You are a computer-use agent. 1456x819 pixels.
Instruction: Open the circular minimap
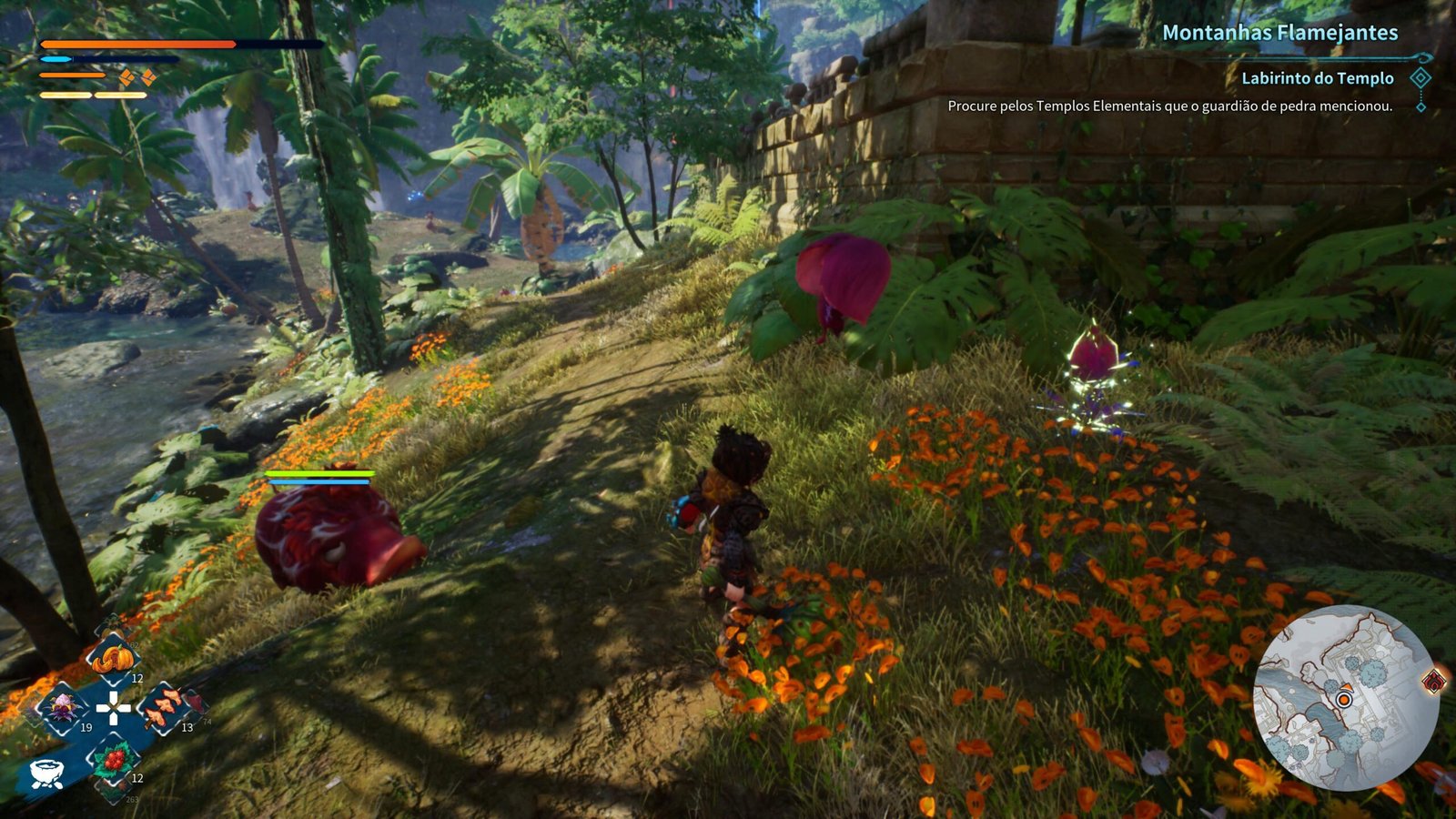point(1344,698)
